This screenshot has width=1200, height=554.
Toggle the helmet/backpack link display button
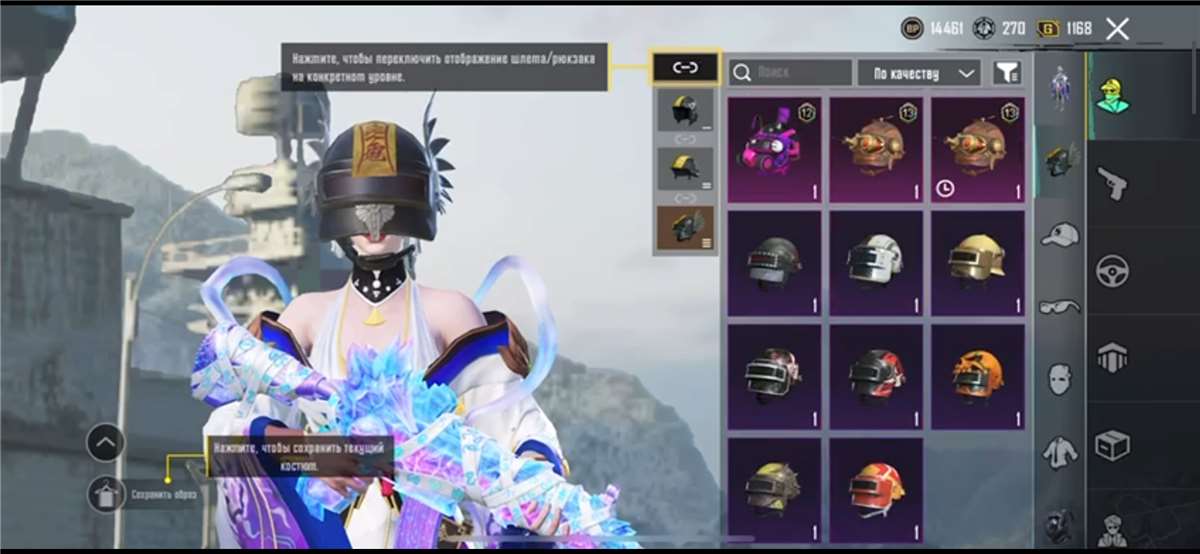point(685,68)
